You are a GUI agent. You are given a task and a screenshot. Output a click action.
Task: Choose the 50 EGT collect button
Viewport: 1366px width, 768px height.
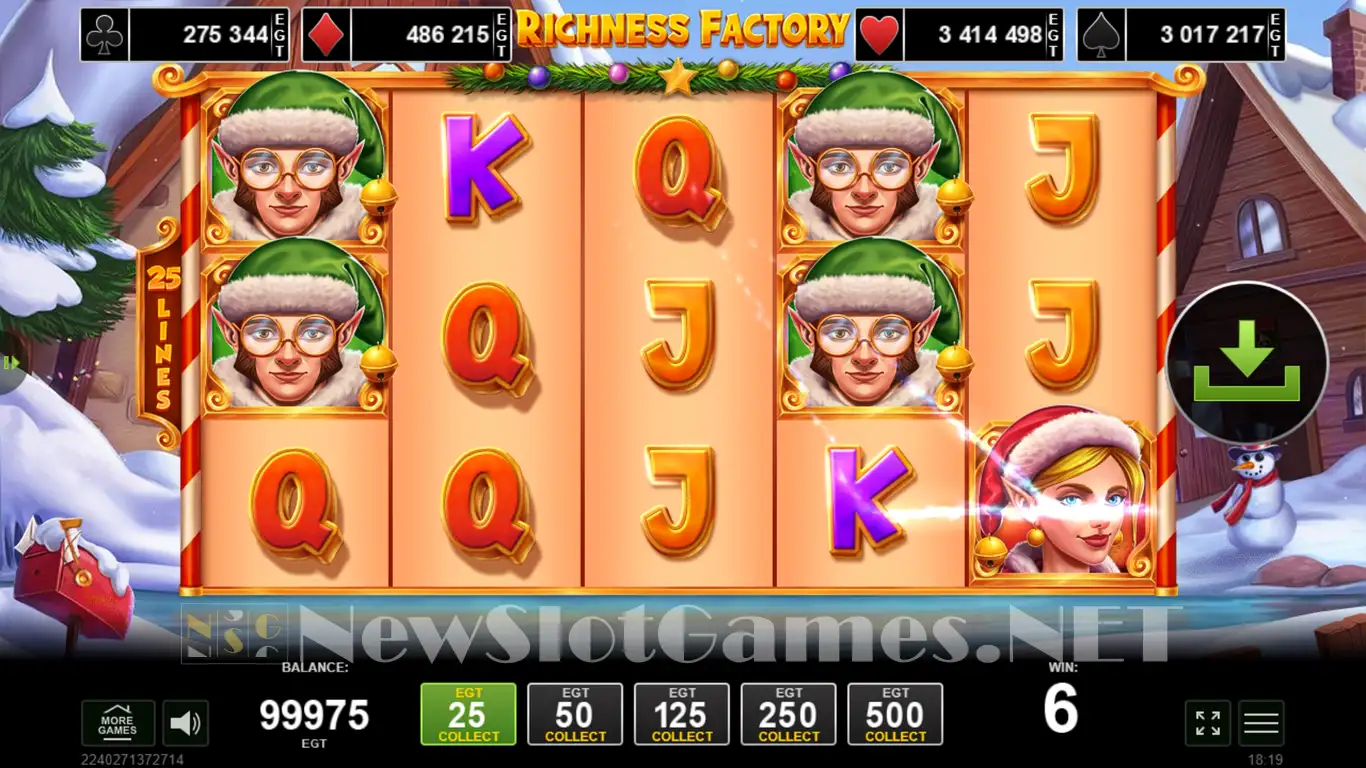pyautogui.click(x=575, y=714)
